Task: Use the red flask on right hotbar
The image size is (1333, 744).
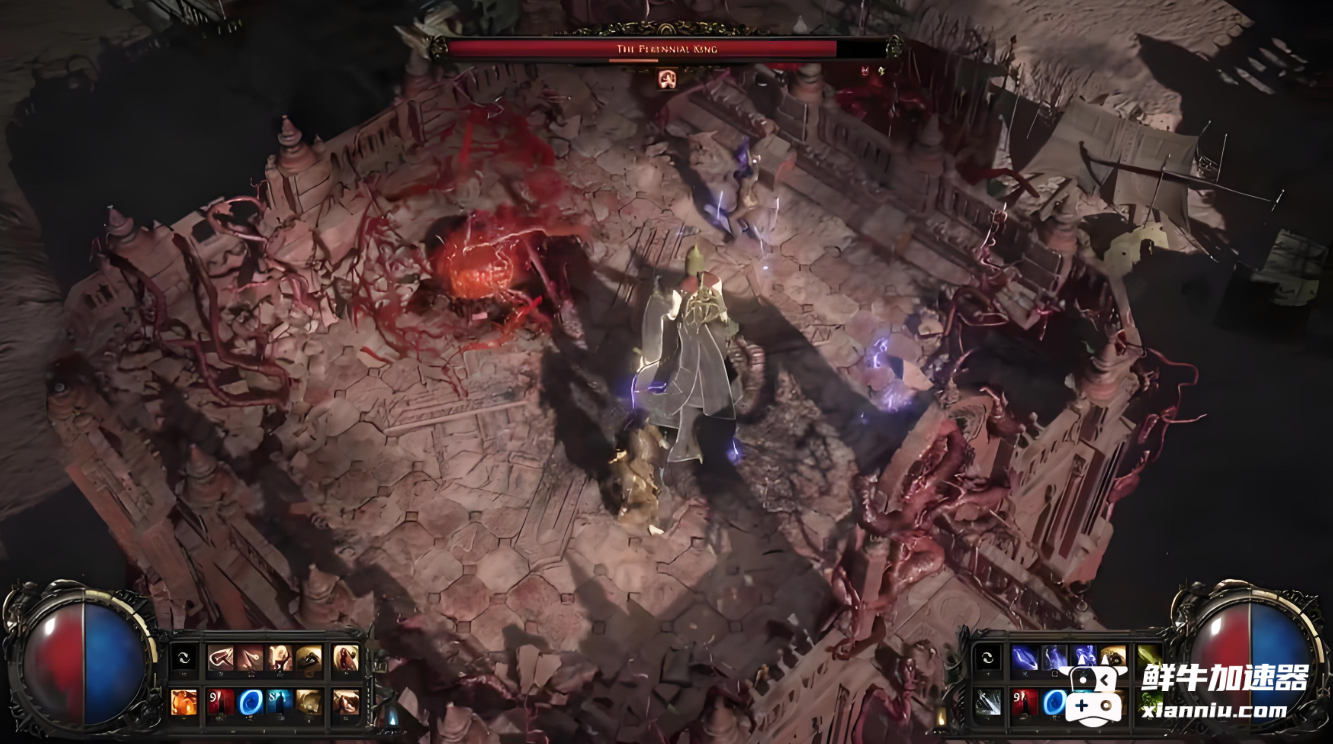Action: (1024, 702)
